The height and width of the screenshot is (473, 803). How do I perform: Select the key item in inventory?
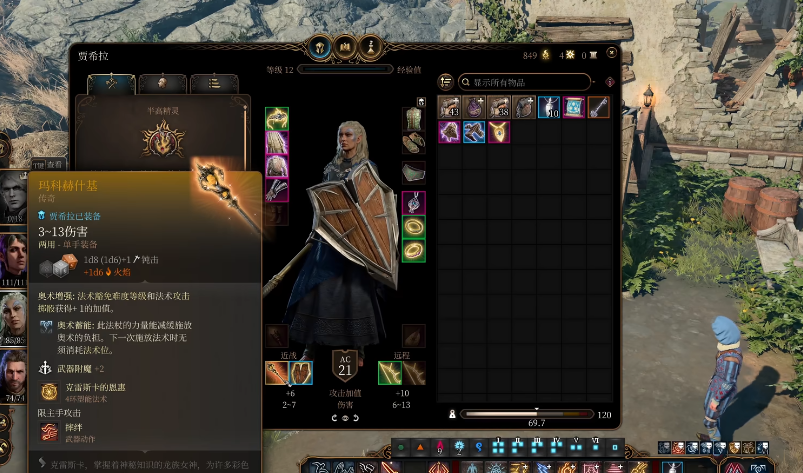click(x=599, y=107)
